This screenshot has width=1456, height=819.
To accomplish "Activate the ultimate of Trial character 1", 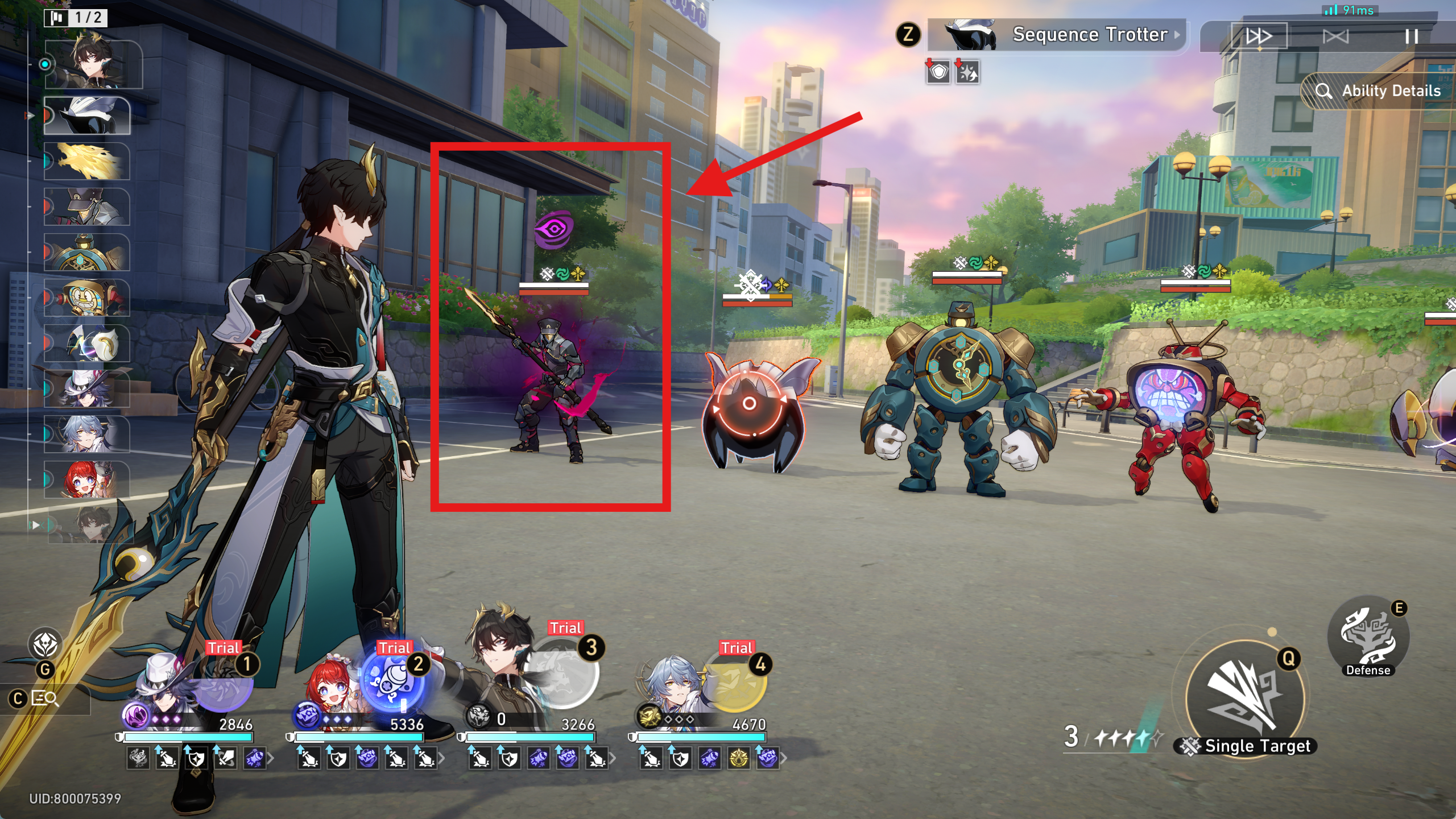I will tap(224, 685).
